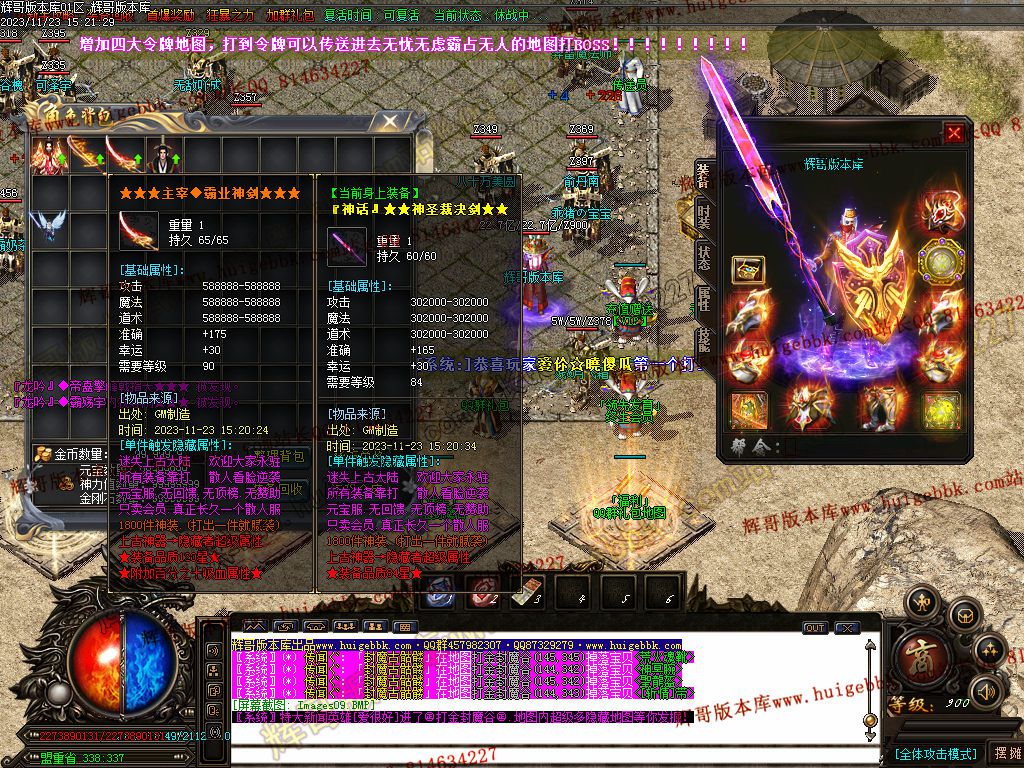Select the equipped helmet slot
Viewport: 1024px width, 768px height.
click(x=940, y=213)
